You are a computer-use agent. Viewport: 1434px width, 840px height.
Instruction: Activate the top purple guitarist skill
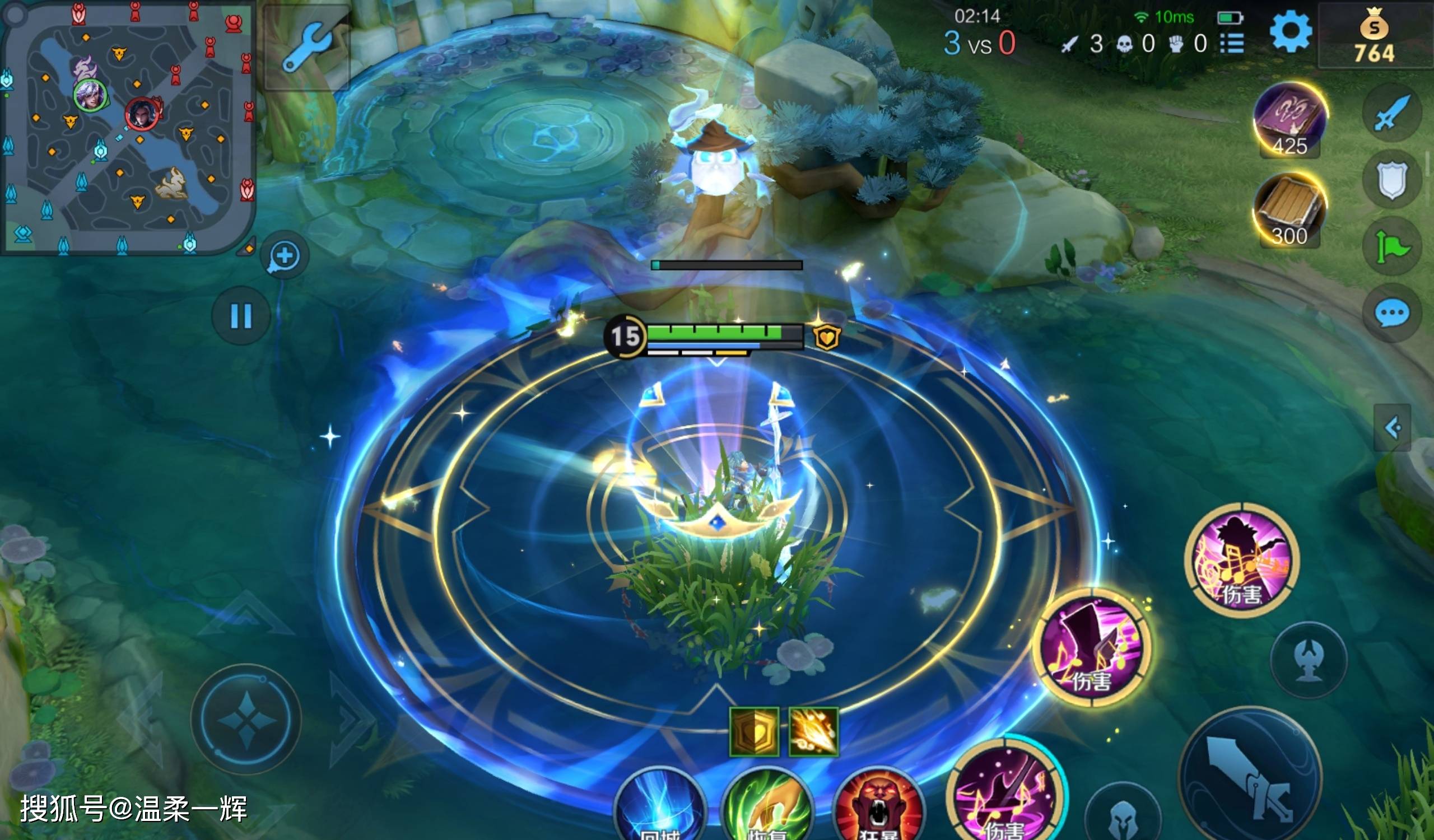coord(1242,560)
